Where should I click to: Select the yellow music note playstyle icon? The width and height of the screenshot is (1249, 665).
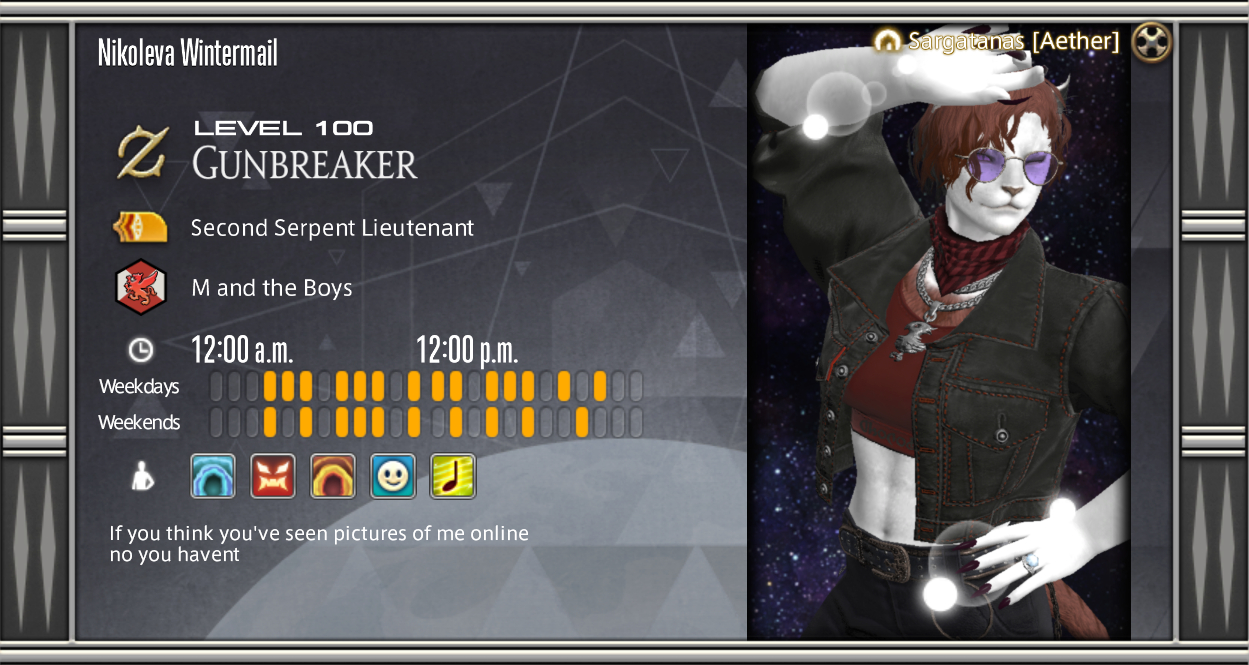click(453, 476)
